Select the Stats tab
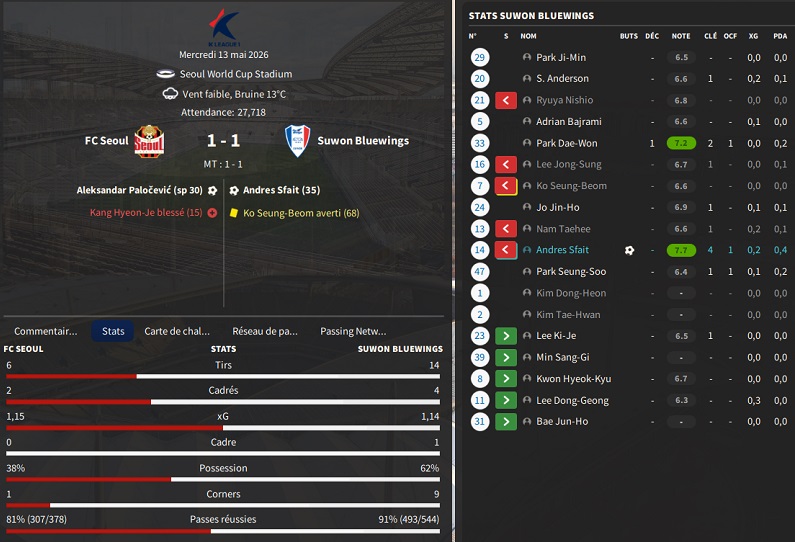The width and height of the screenshot is (795, 542). [113, 331]
